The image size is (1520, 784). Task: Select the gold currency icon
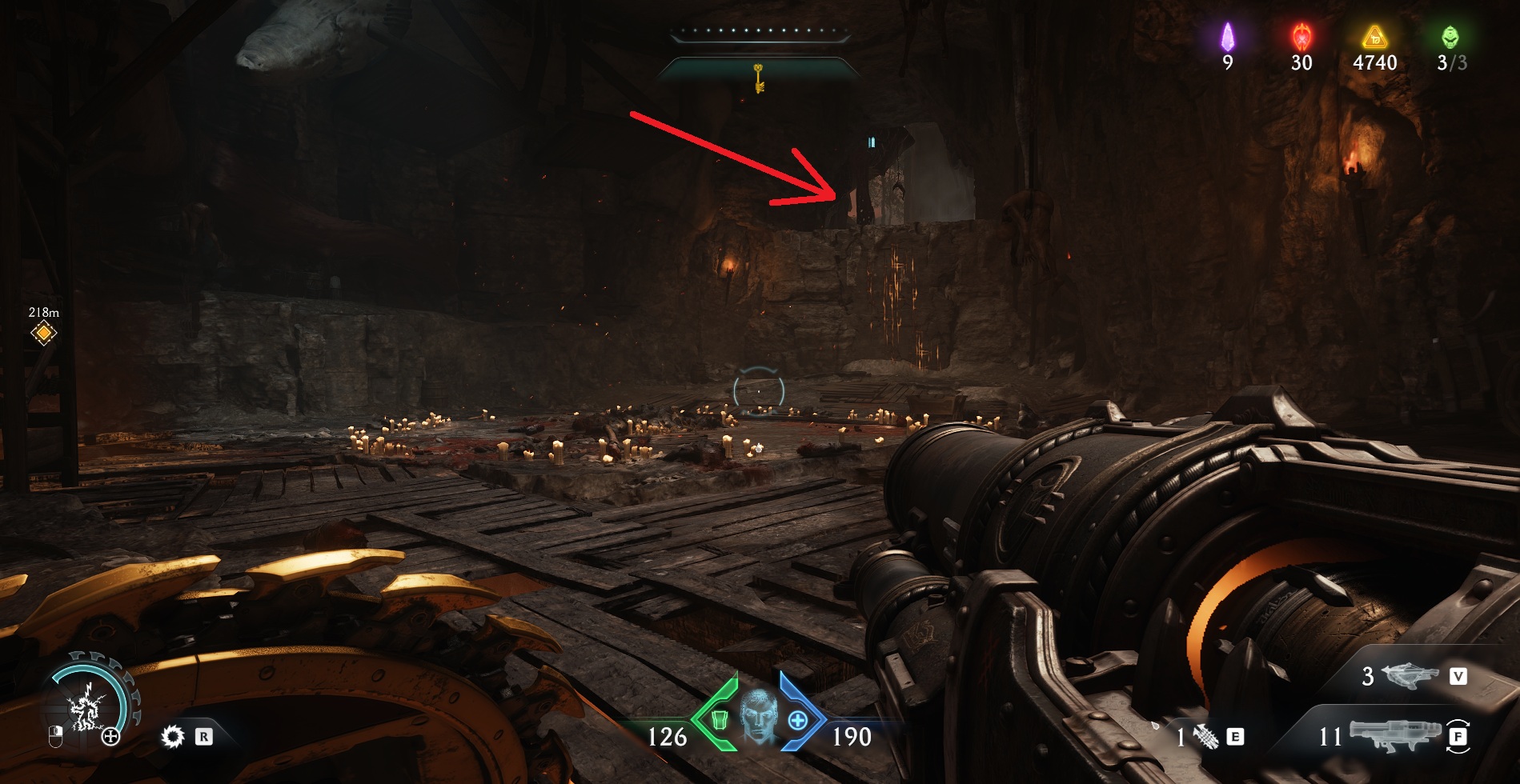coord(1374,37)
